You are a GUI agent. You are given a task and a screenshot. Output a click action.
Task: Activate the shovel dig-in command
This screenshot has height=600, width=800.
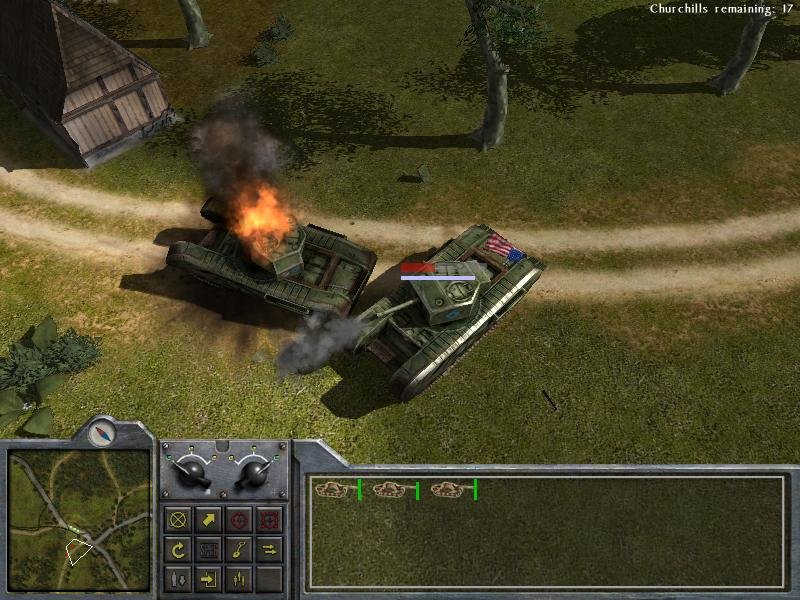coord(239,549)
